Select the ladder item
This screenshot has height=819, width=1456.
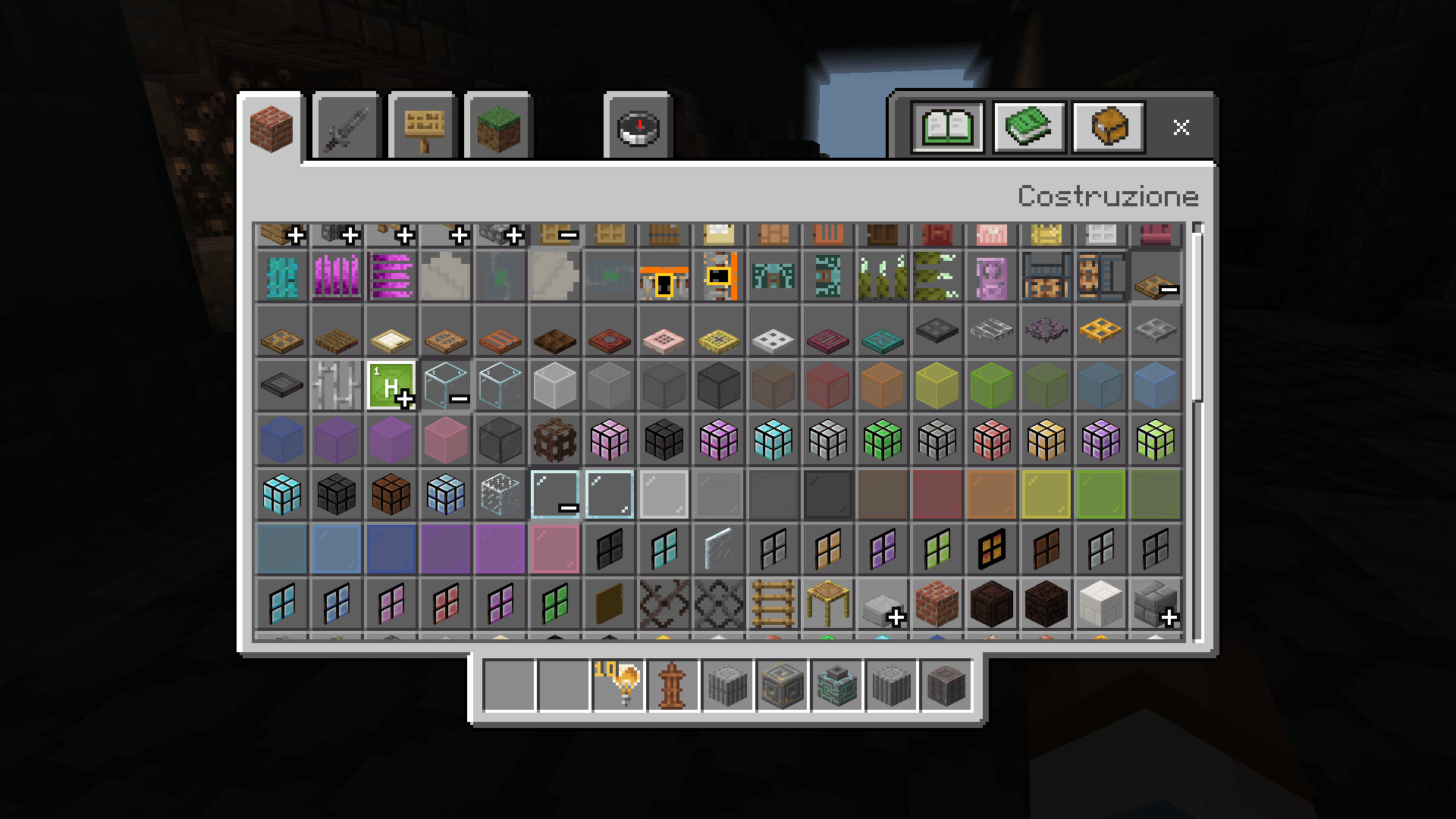773,605
